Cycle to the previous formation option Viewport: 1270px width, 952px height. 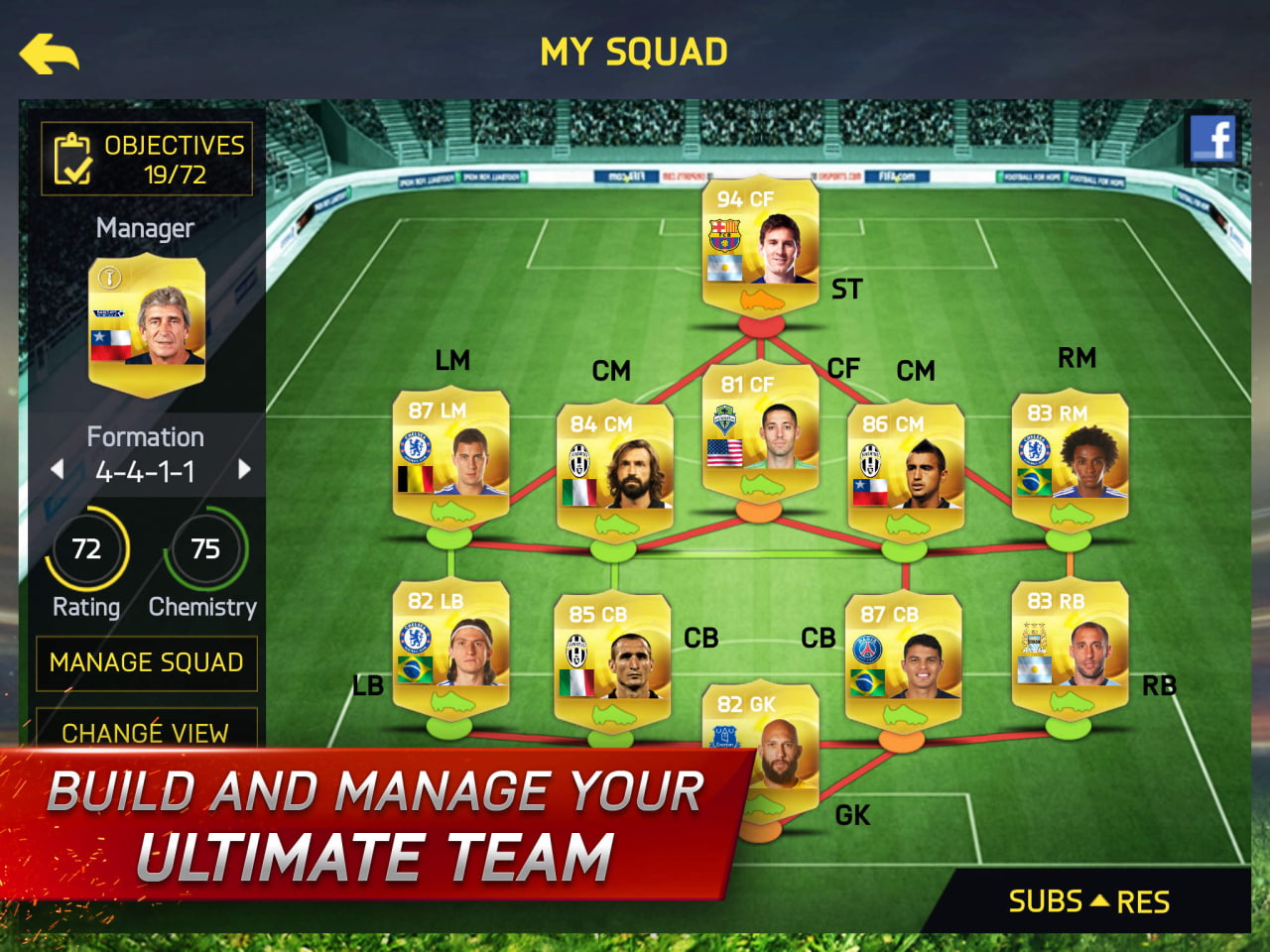coord(57,468)
